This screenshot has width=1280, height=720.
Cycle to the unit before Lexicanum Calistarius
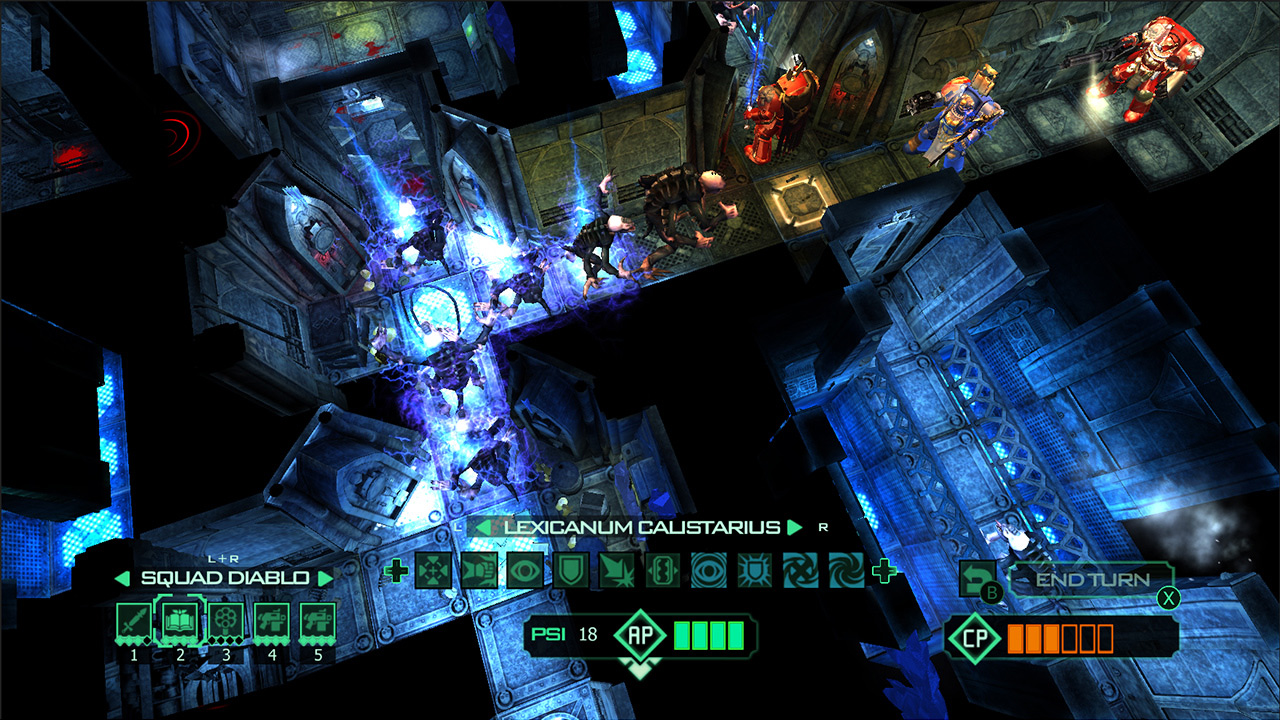(x=482, y=527)
